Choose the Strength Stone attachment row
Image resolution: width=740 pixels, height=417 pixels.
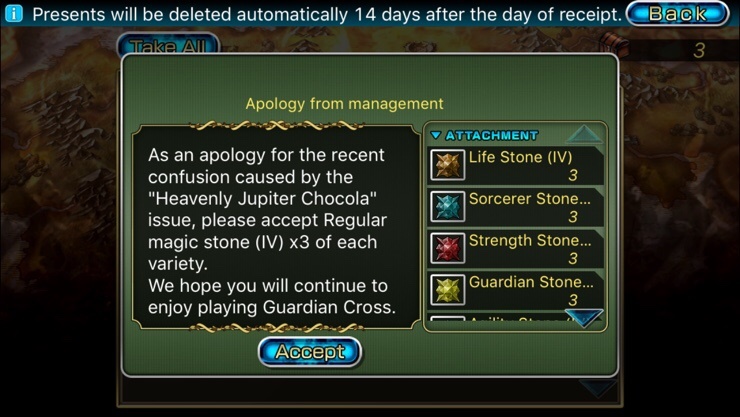516,249
